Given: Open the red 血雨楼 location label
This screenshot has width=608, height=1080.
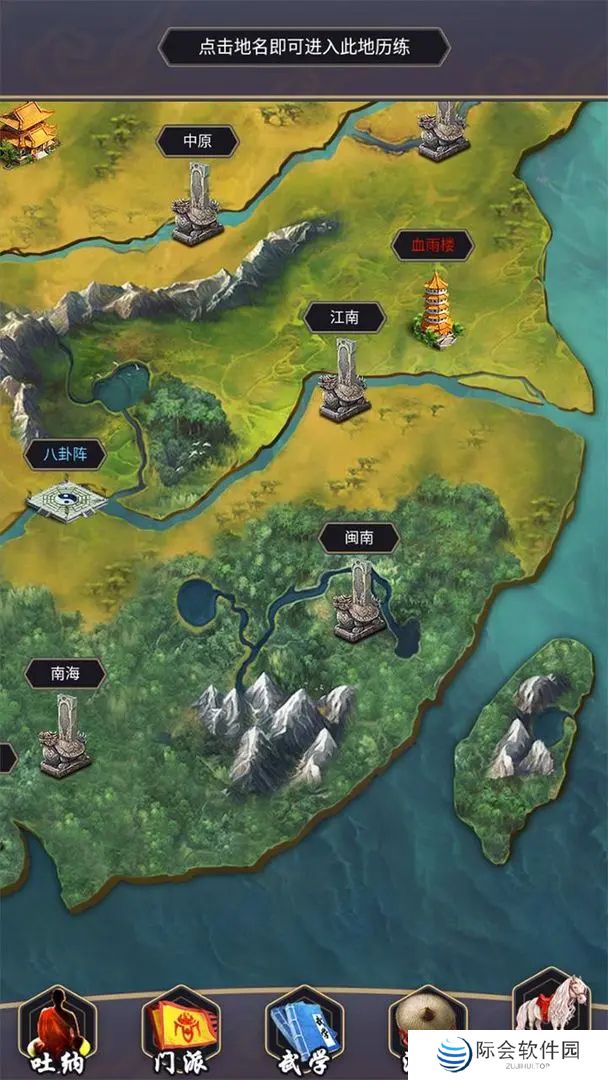Looking at the screenshot, I should point(432,245).
